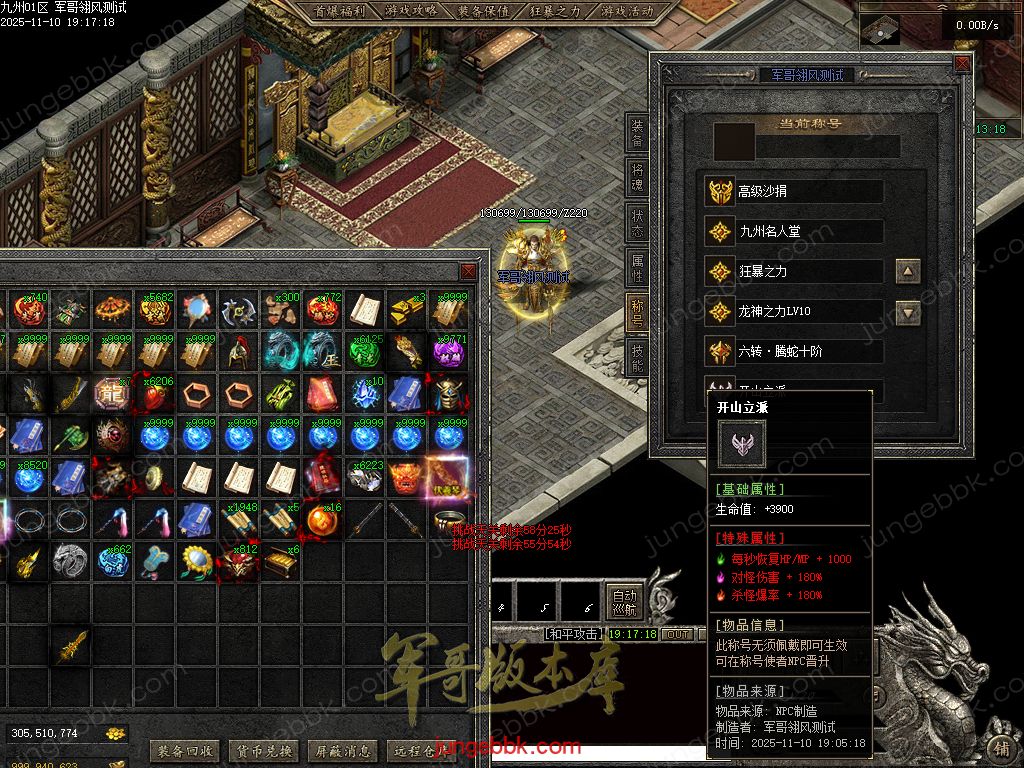
Task: Close the inventory bag window
Action: click(467, 272)
